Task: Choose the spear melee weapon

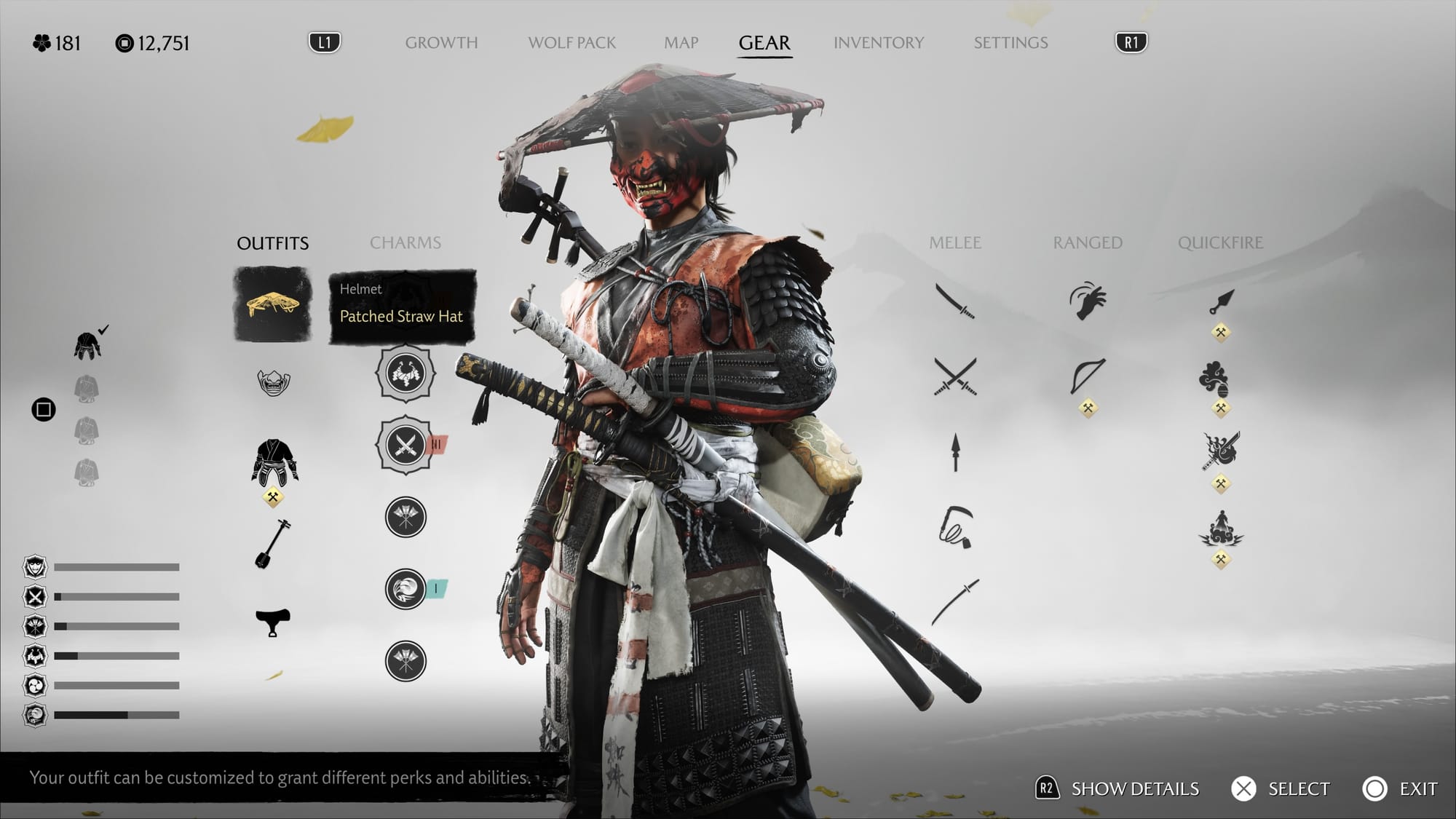Action: point(955,453)
